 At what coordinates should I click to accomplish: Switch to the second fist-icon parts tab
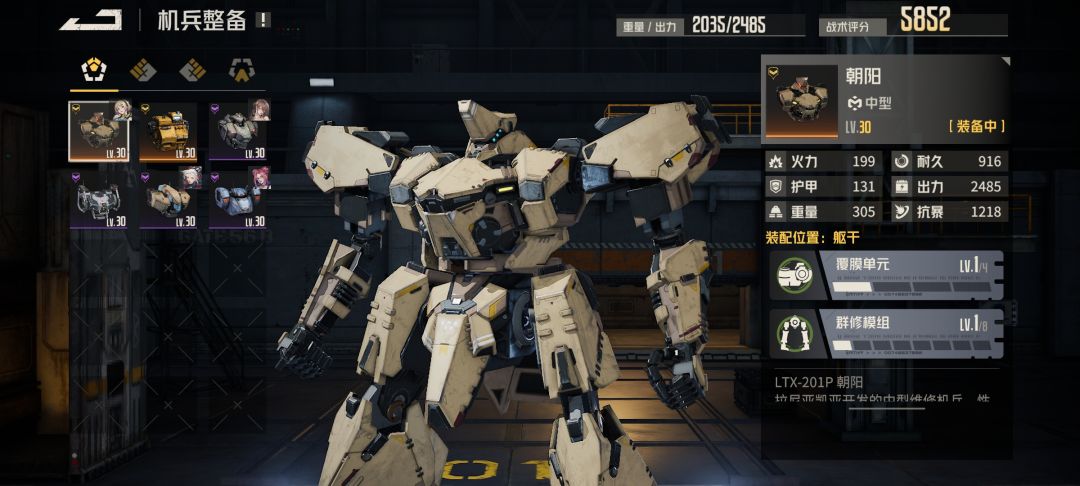pyautogui.click(x=192, y=70)
